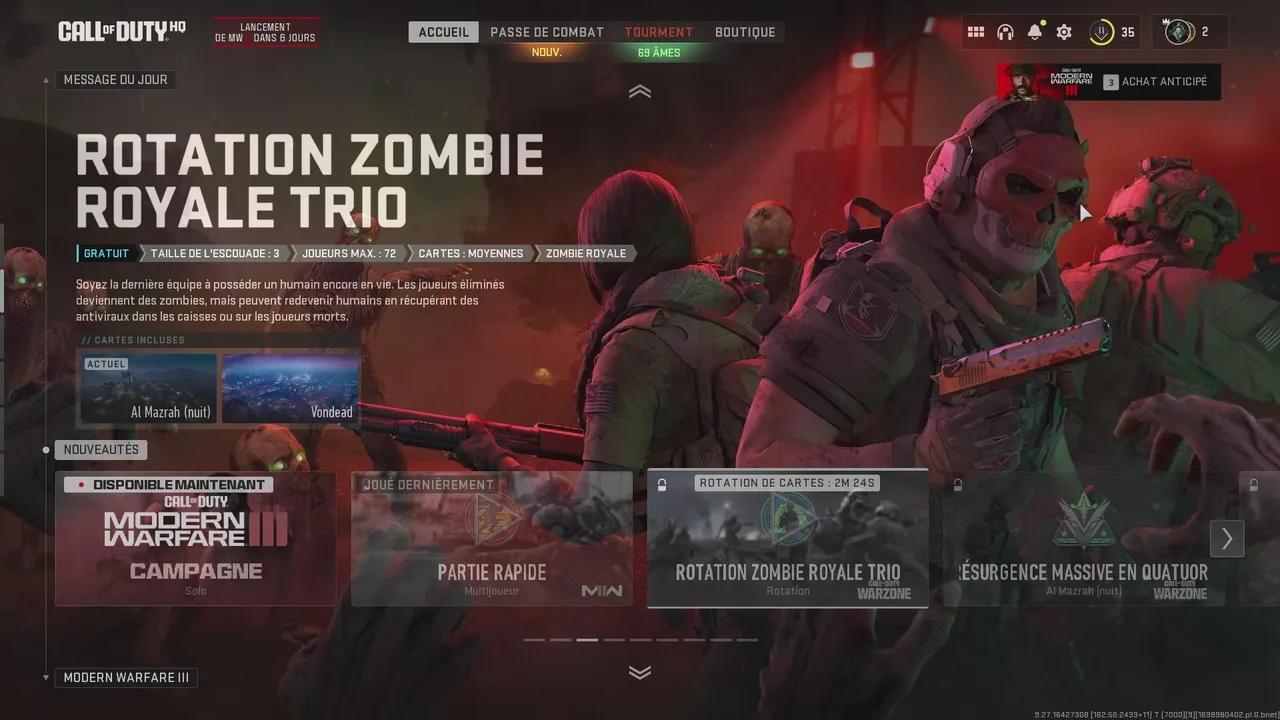Check notifications via the bell icon
Image resolution: width=1280 pixels, height=720 pixels.
1033,31
